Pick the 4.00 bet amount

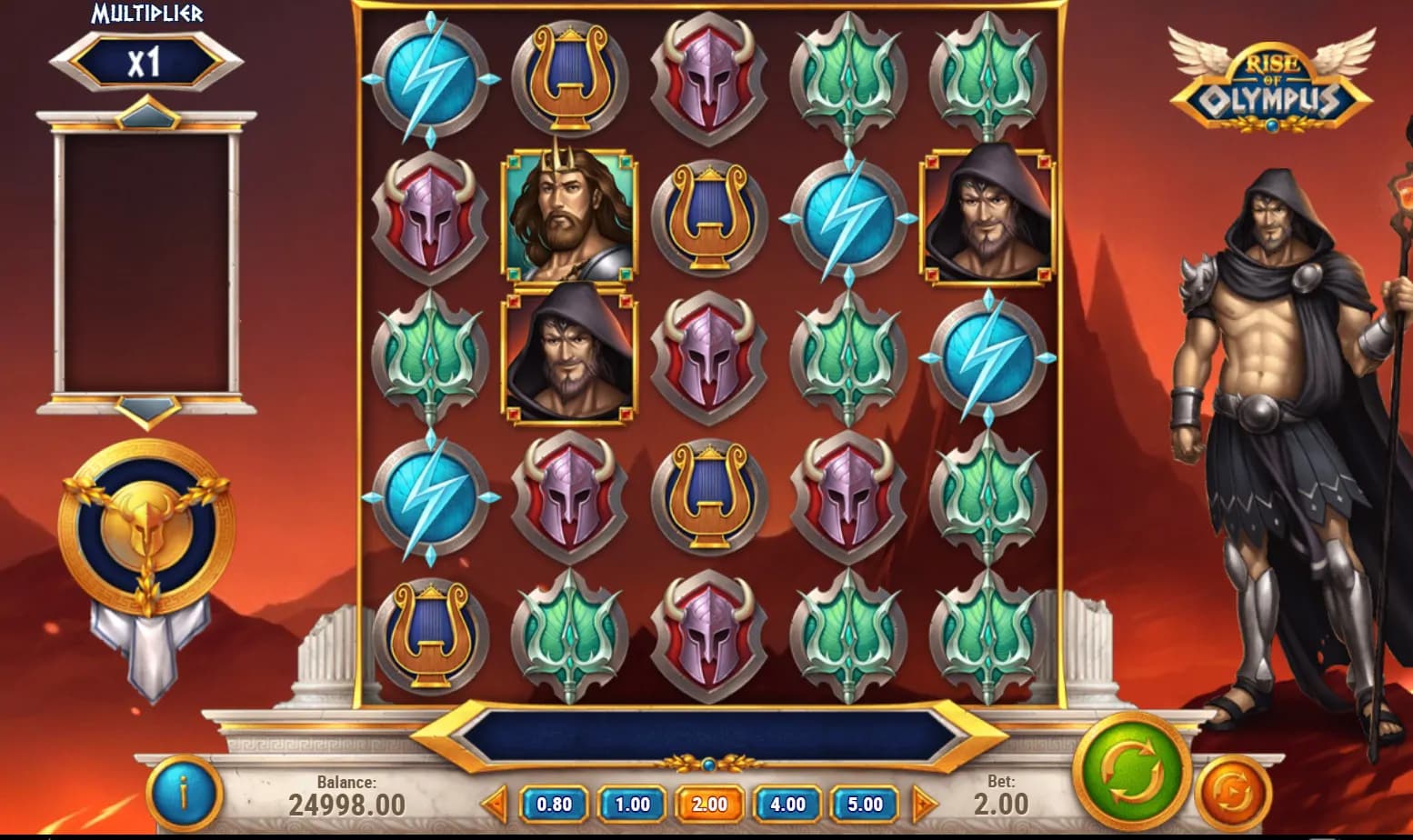pyautogui.click(x=787, y=805)
